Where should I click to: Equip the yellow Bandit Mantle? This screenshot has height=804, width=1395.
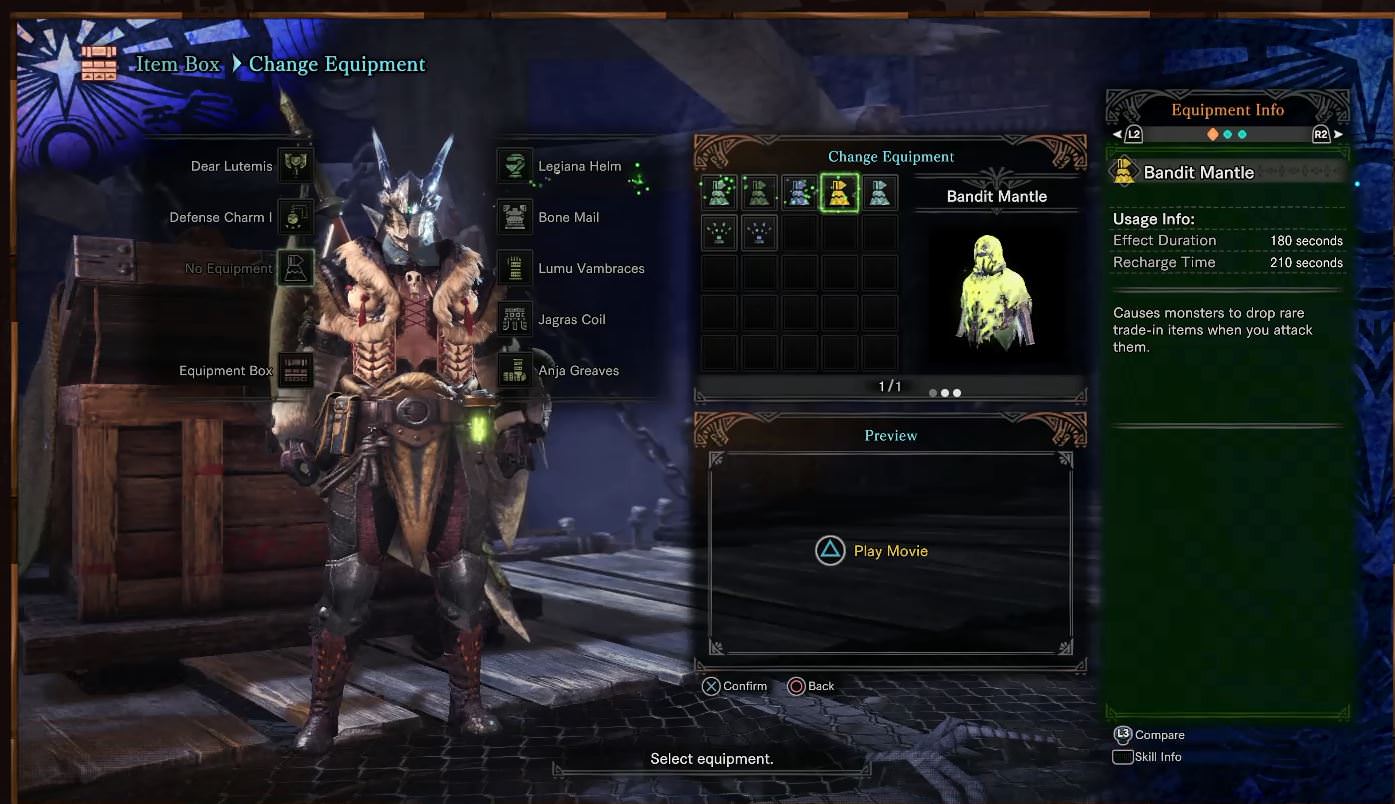pyautogui.click(x=839, y=193)
